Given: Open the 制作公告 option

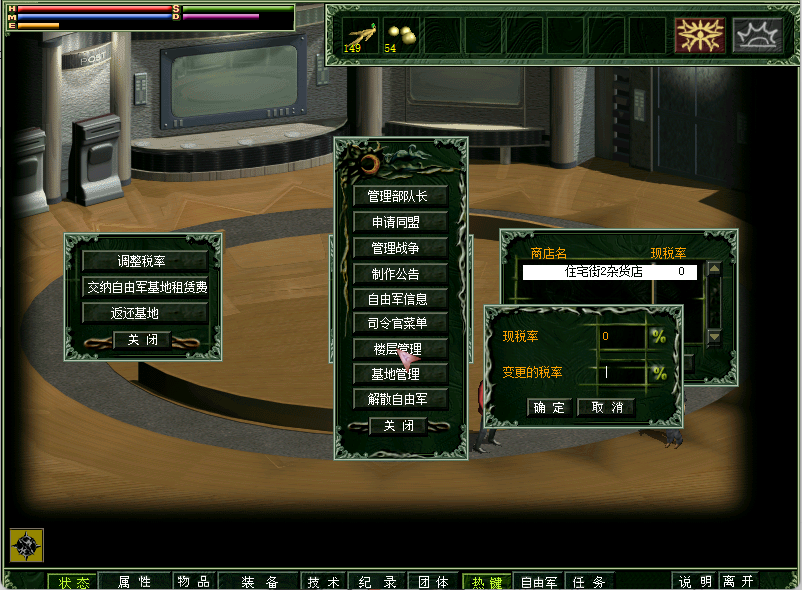Looking at the screenshot, I should tap(400, 273).
